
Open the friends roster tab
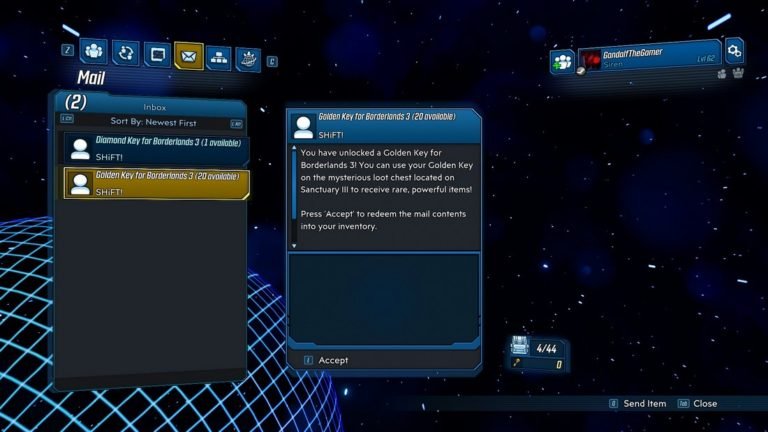coord(94,51)
